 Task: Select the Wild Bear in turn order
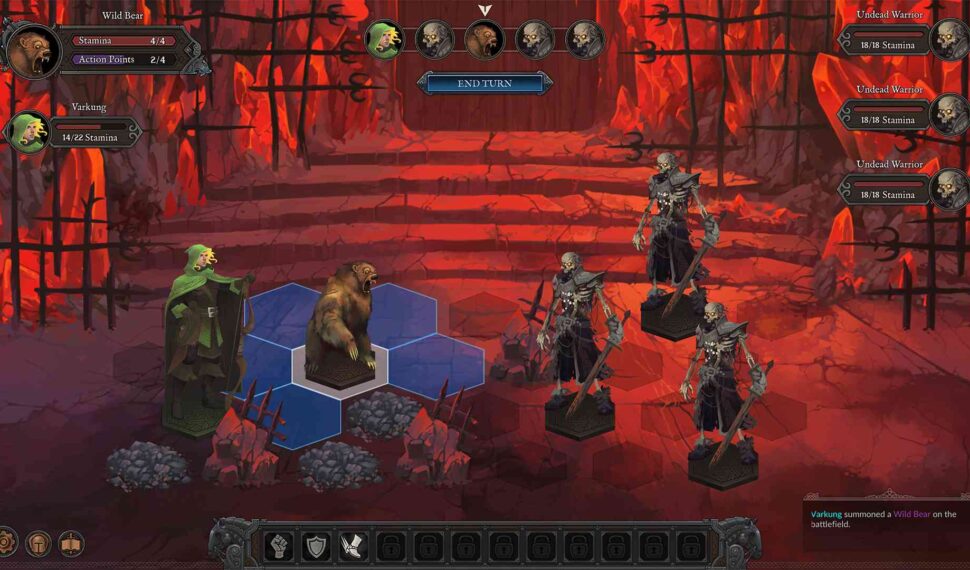click(x=484, y=40)
